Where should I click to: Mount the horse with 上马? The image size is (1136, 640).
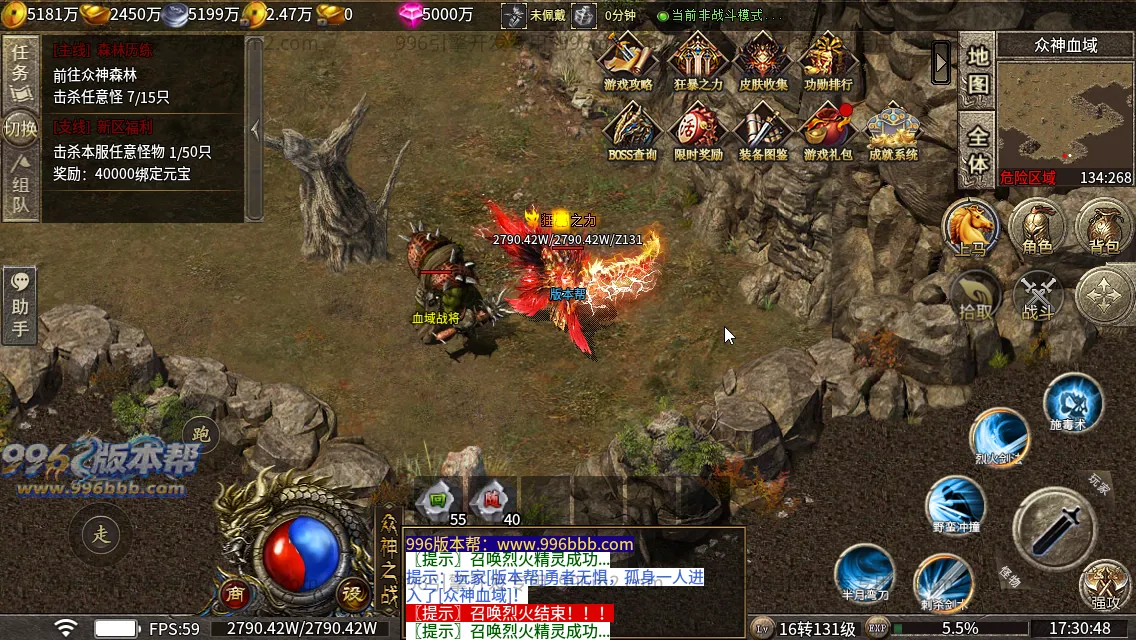[969, 227]
